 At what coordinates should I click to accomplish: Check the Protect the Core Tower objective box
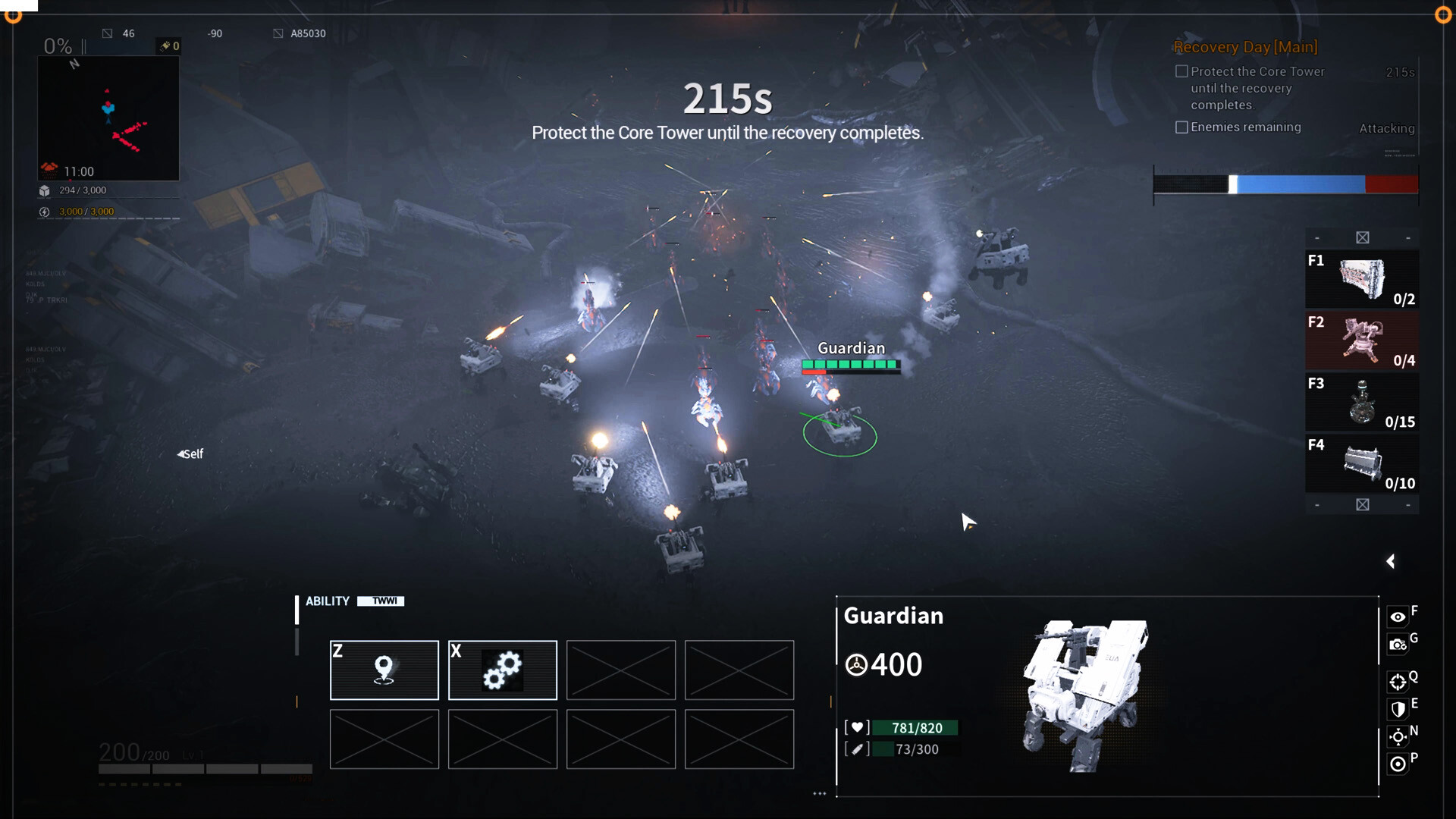1181,71
